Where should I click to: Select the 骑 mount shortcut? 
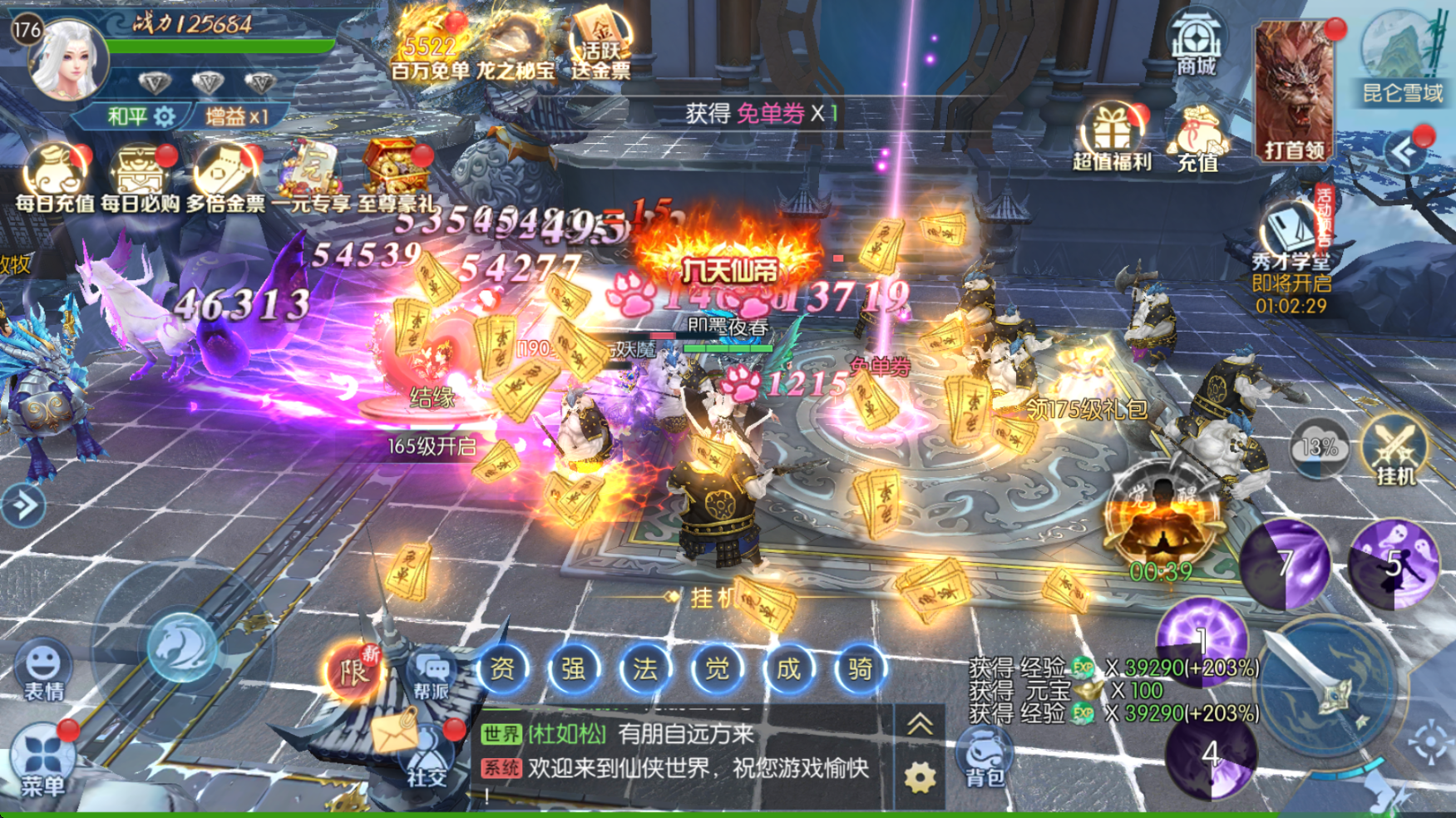click(x=859, y=668)
